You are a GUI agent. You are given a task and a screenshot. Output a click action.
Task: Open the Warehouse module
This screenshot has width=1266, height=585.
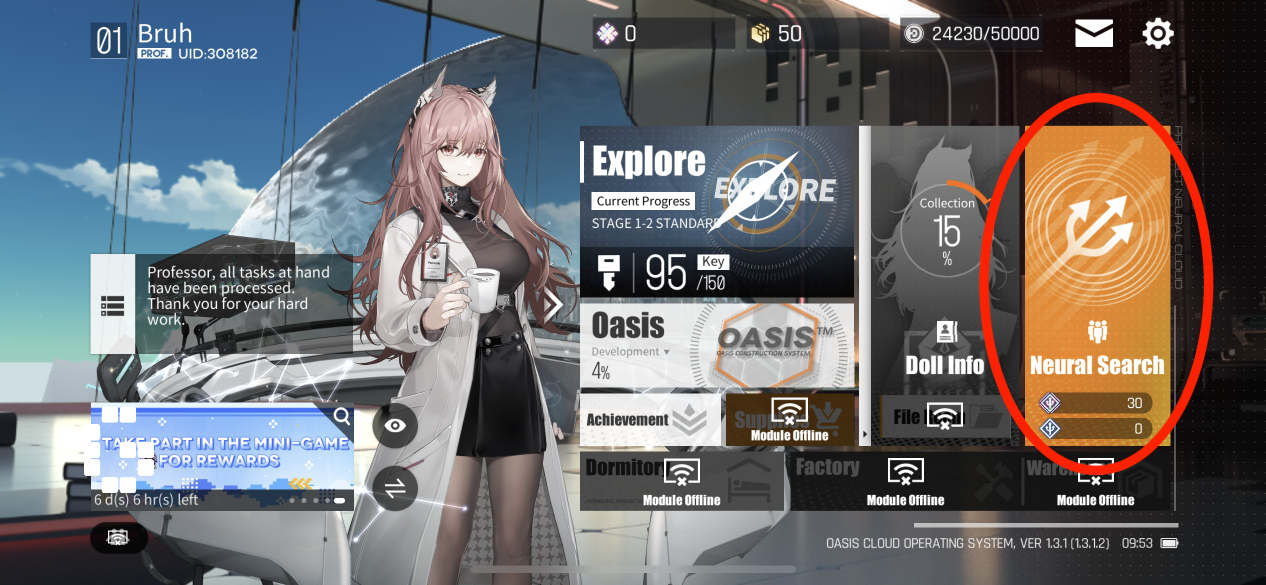point(1095,480)
